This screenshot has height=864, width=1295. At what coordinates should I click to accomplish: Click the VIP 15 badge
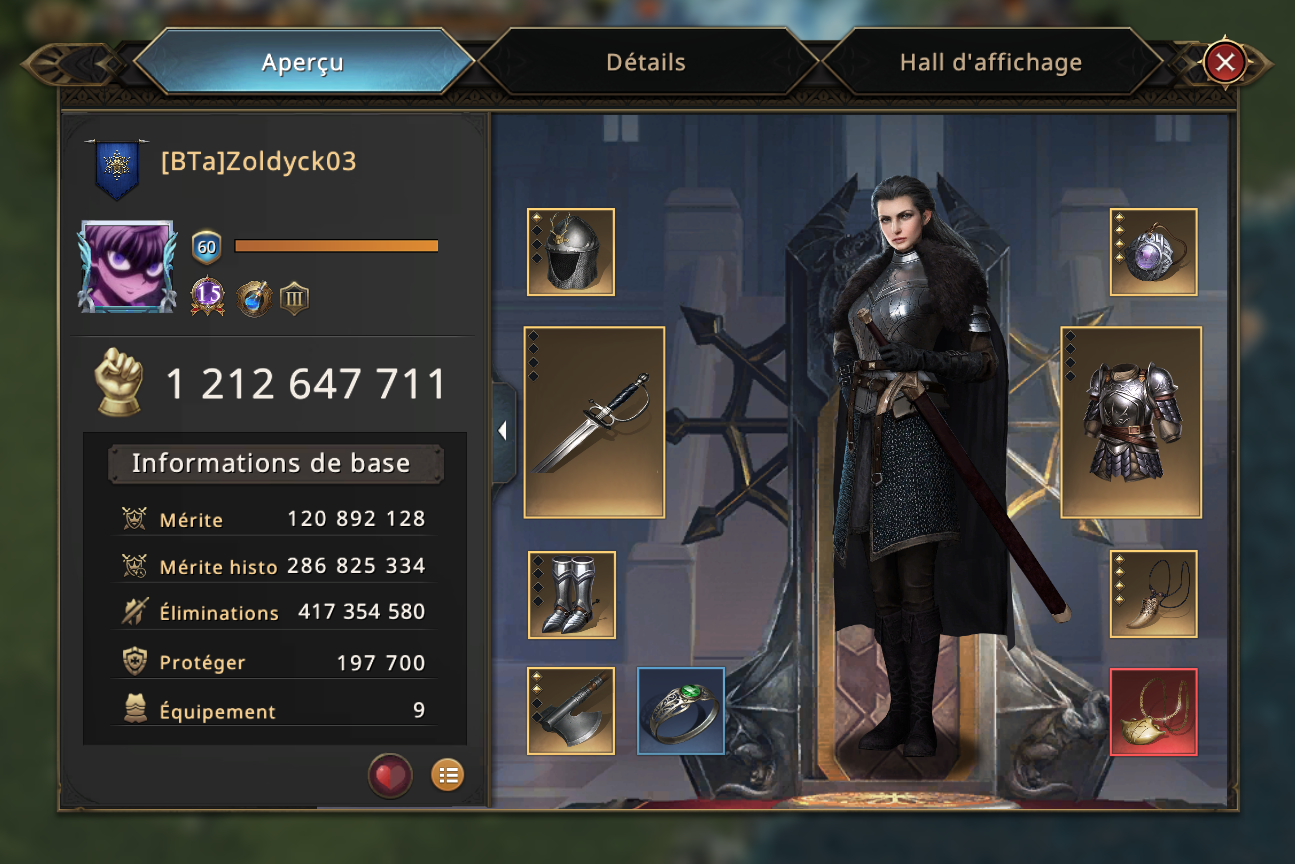click(208, 296)
